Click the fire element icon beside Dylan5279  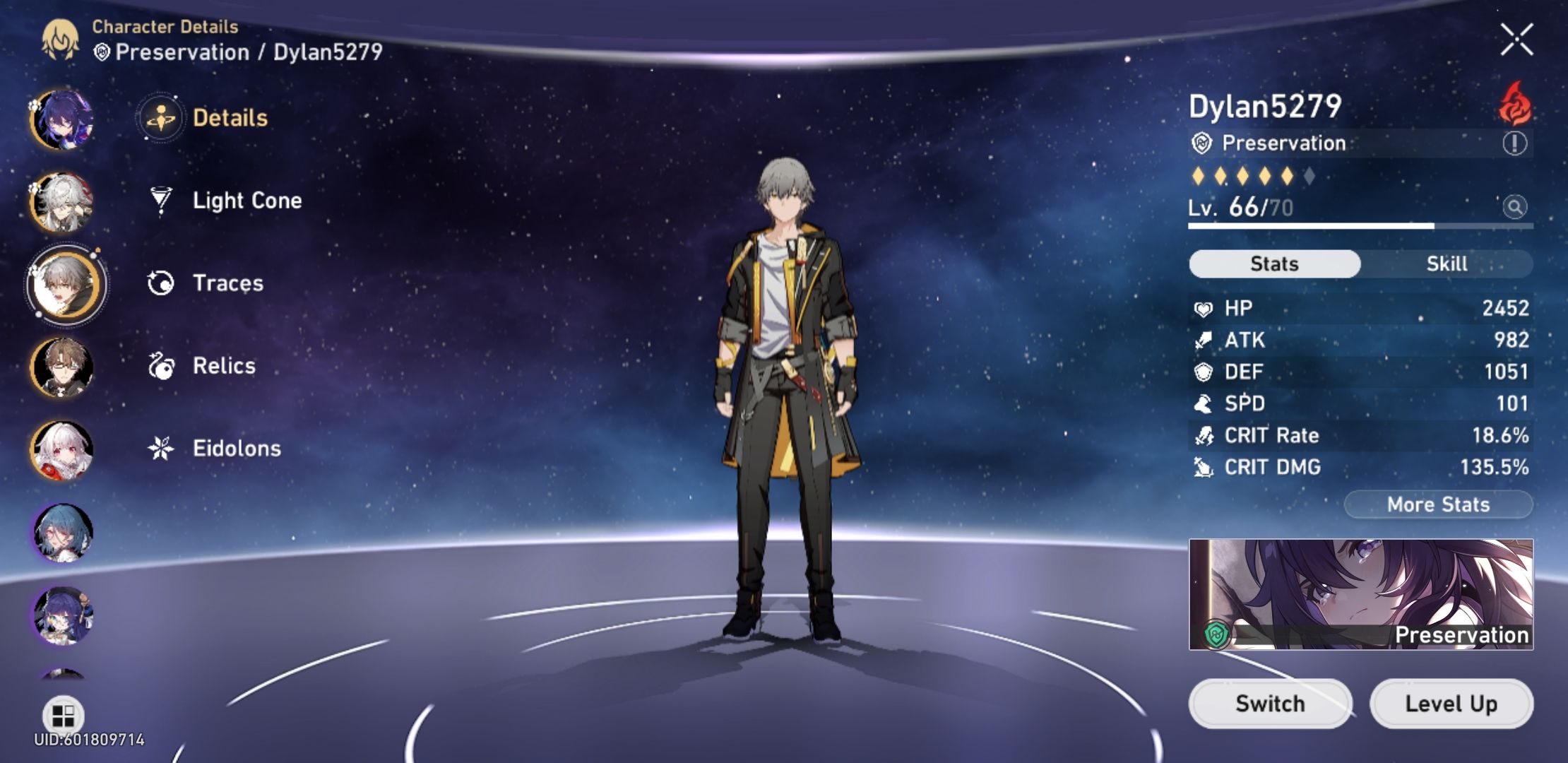(x=1516, y=106)
